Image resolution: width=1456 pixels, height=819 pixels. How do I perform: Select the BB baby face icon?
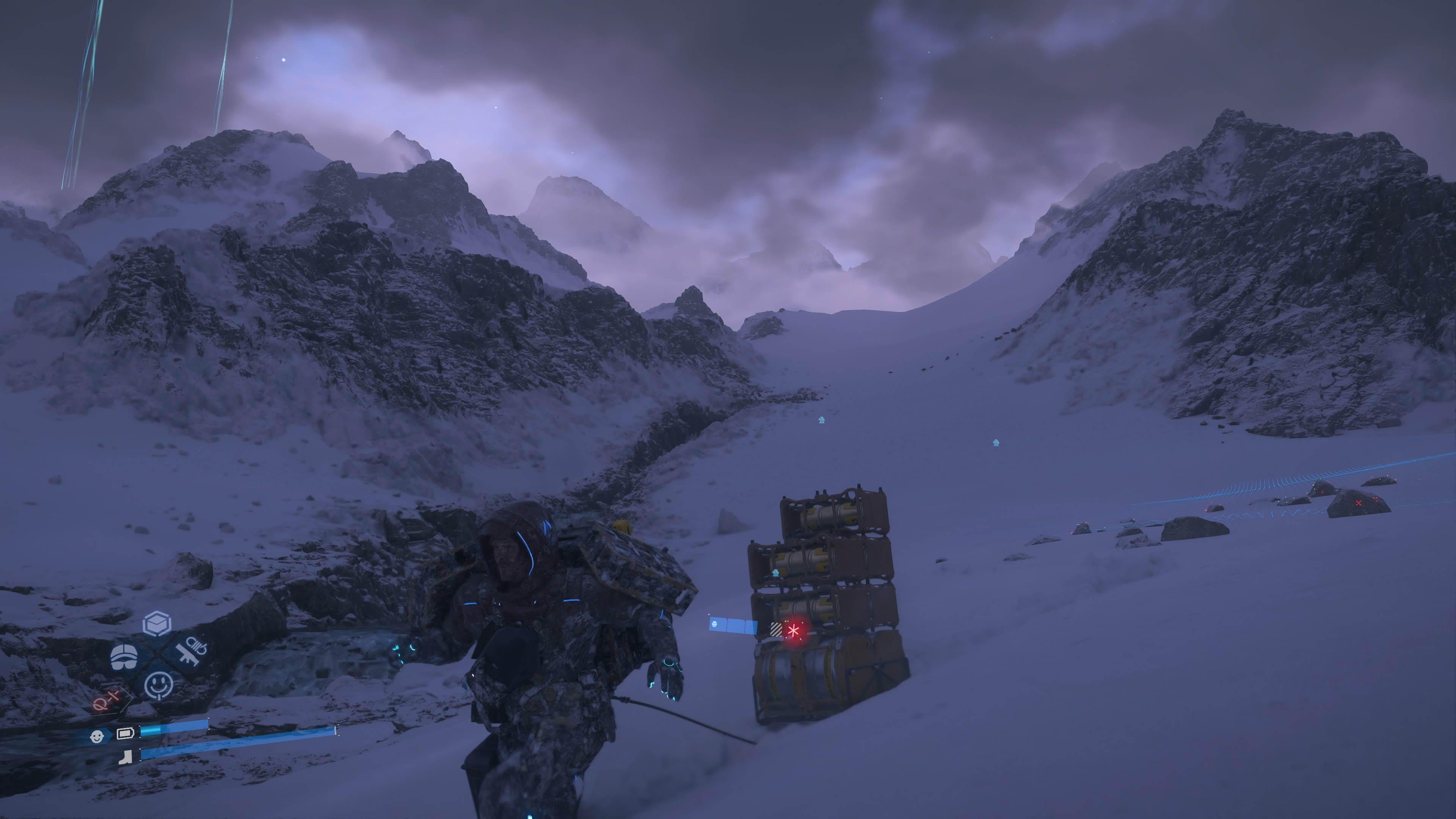click(97, 736)
